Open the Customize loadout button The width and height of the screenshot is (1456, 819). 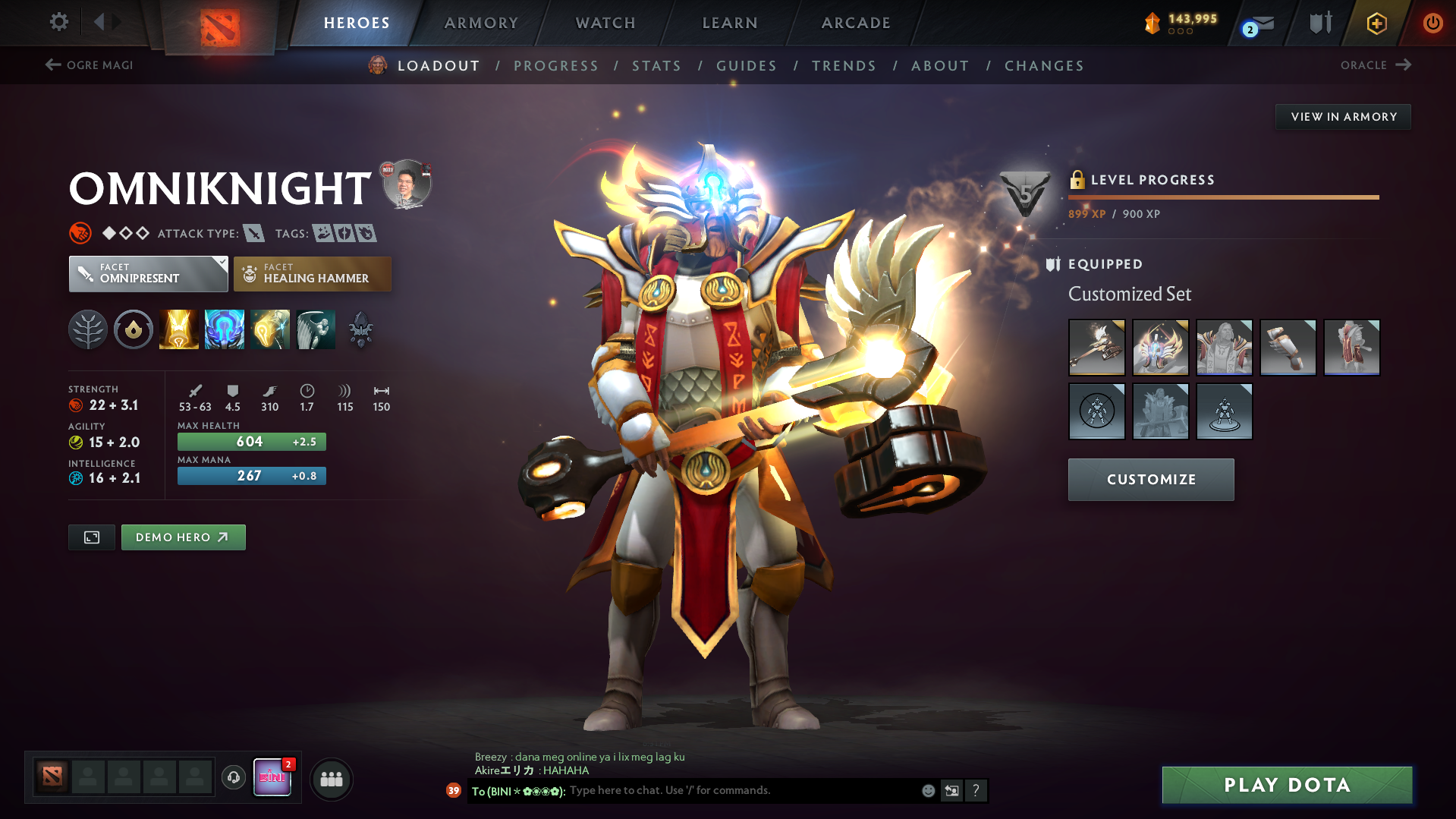pyautogui.click(x=1150, y=480)
